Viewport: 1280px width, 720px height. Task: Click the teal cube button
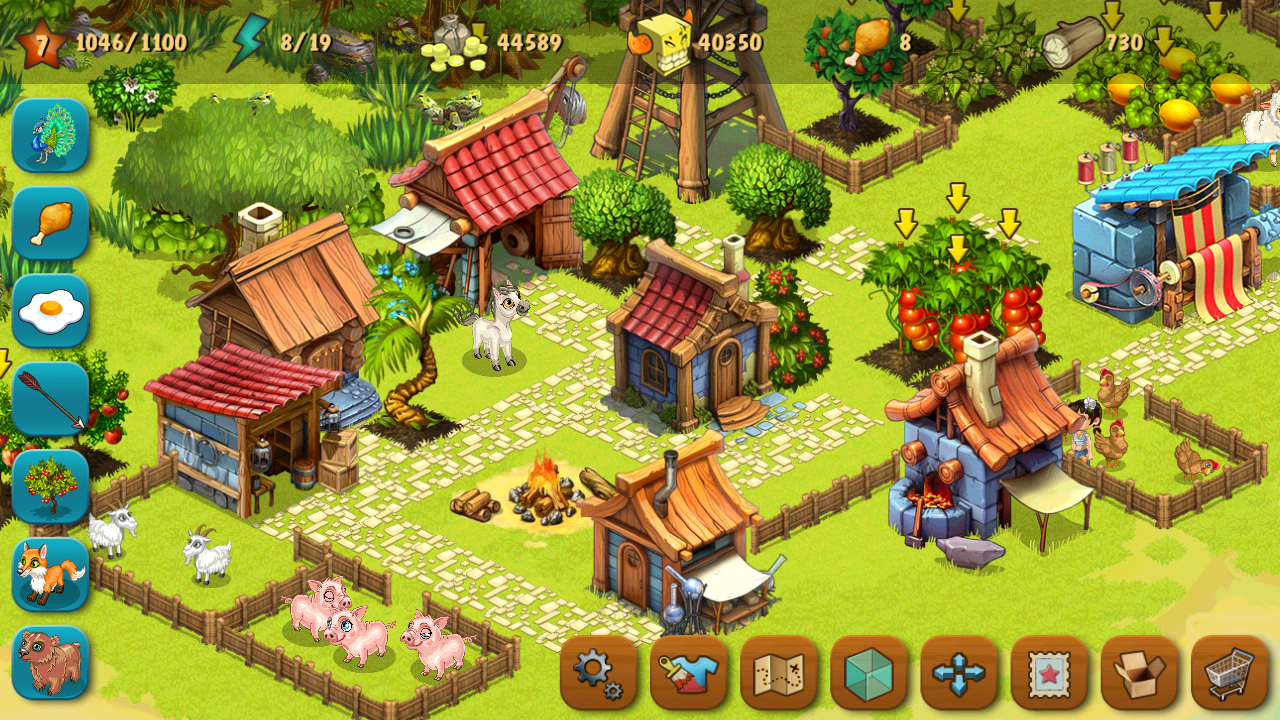coord(868,672)
